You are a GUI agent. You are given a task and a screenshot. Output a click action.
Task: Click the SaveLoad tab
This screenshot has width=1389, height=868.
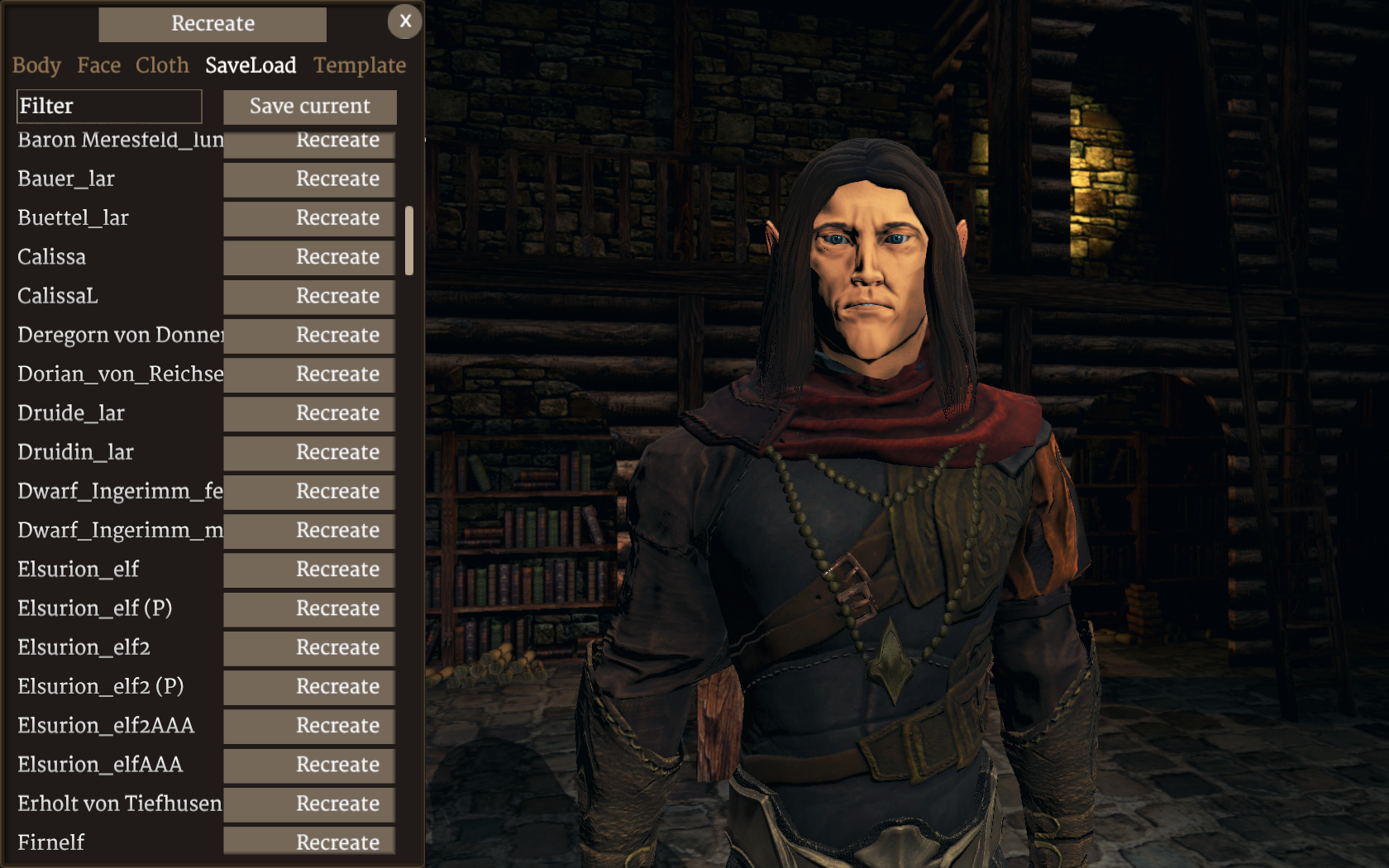click(251, 65)
